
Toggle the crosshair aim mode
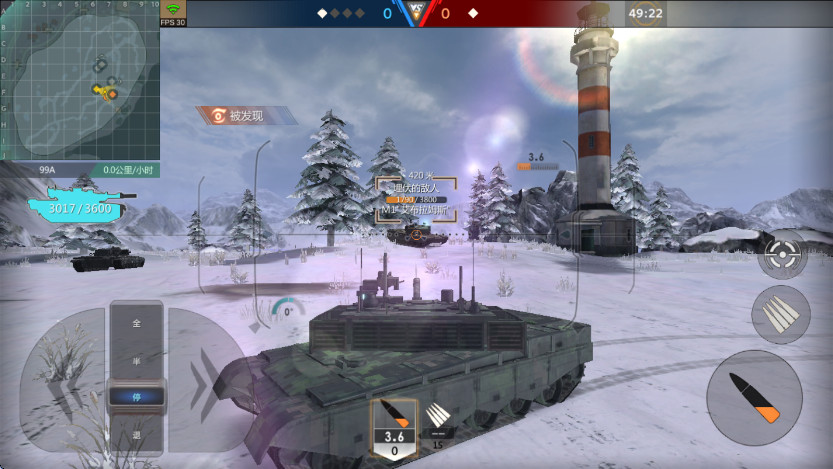pyautogui.click(x=782, y=254)
